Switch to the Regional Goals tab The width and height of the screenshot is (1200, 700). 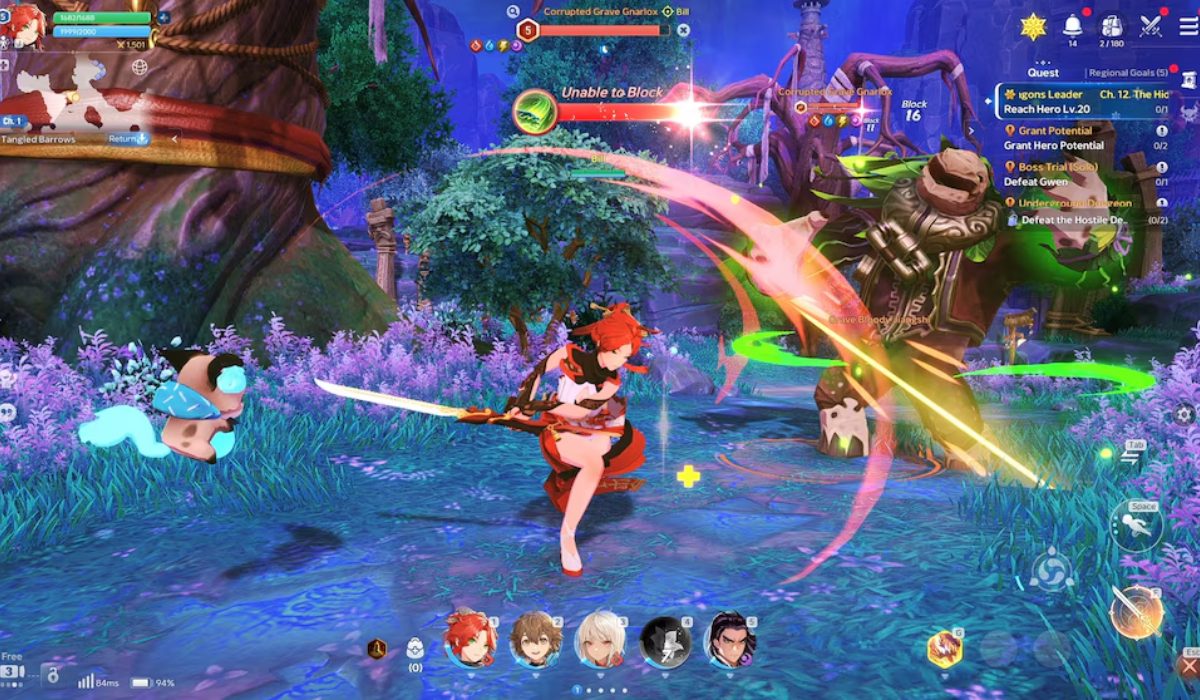pos(1128,73)
